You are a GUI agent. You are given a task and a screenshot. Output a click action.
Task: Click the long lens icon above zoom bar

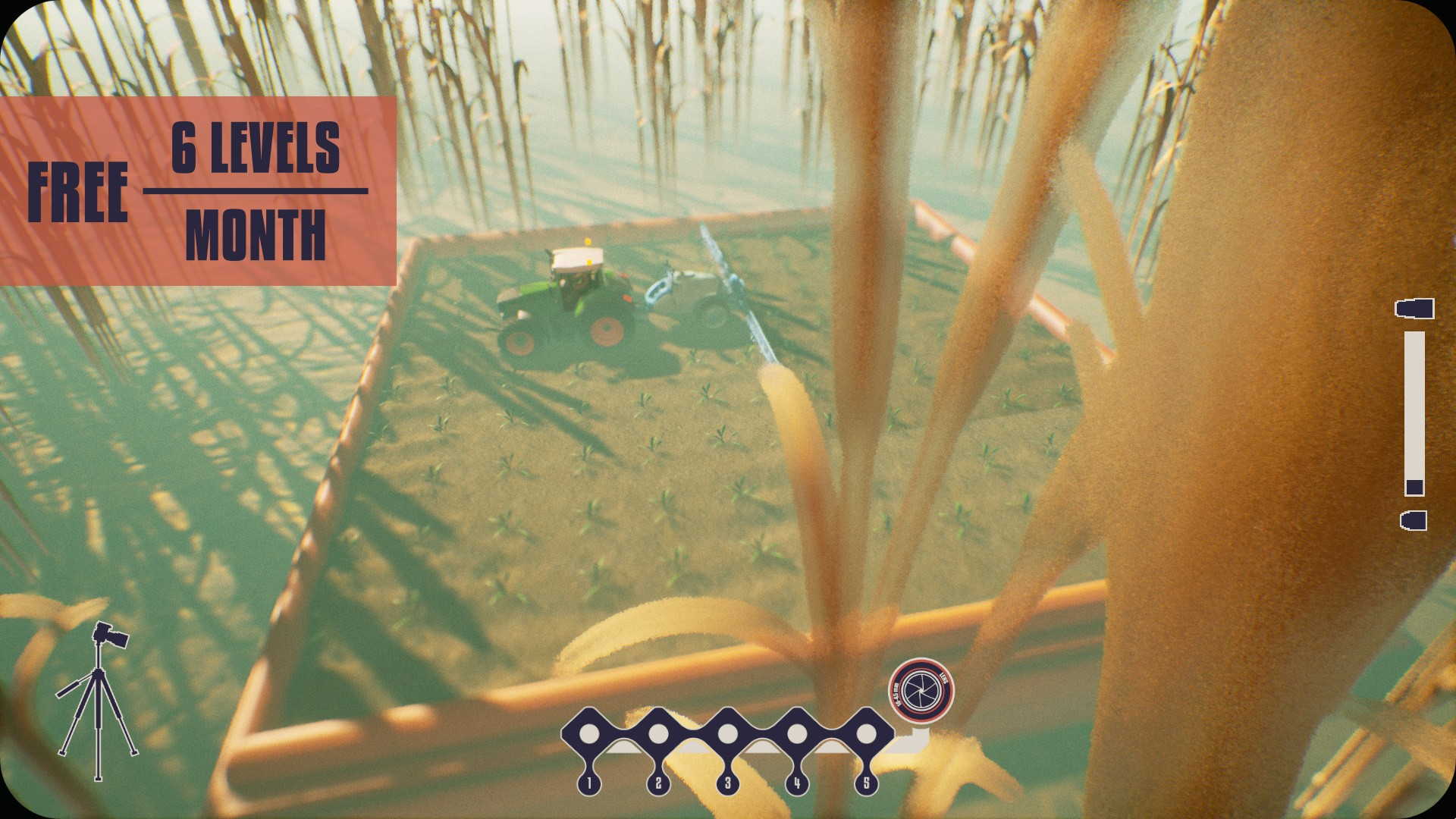(1414, 309)
